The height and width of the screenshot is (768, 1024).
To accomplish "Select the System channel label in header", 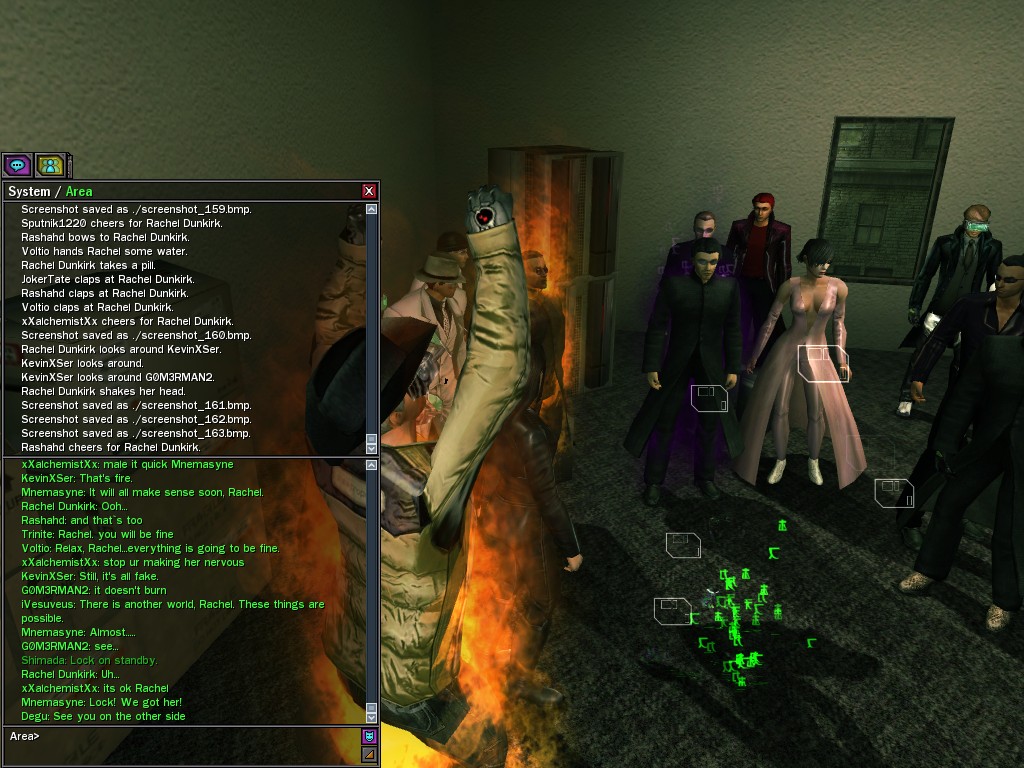I will click(28, 191).
